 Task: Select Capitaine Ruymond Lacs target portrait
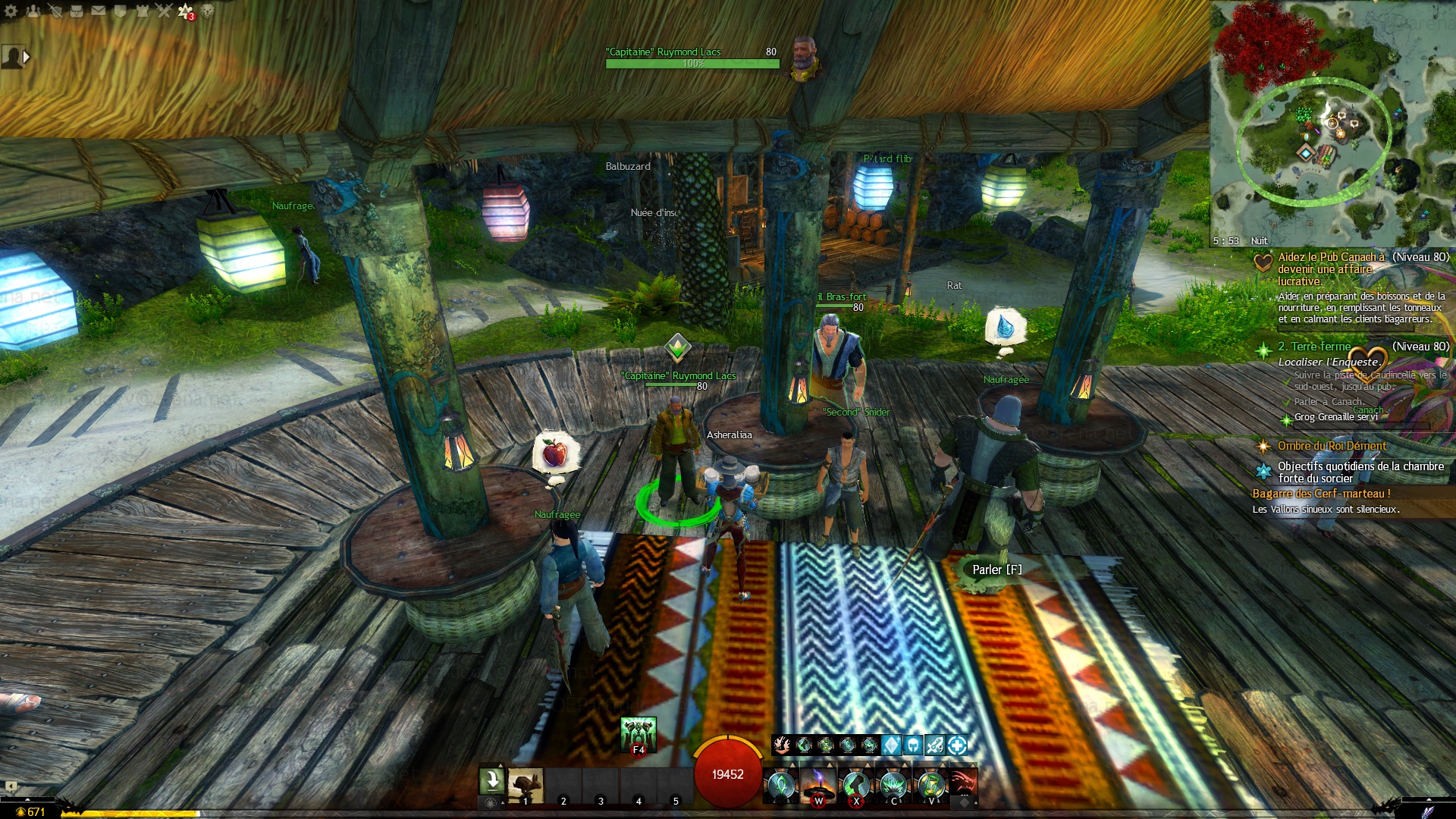805,58
